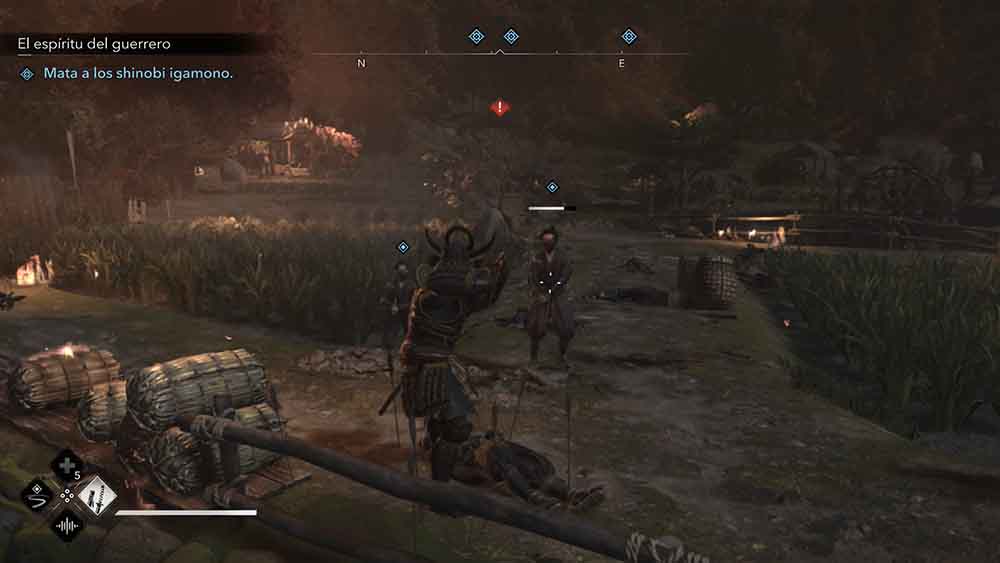Select the compass objective marker beside E

pos(629,37)
